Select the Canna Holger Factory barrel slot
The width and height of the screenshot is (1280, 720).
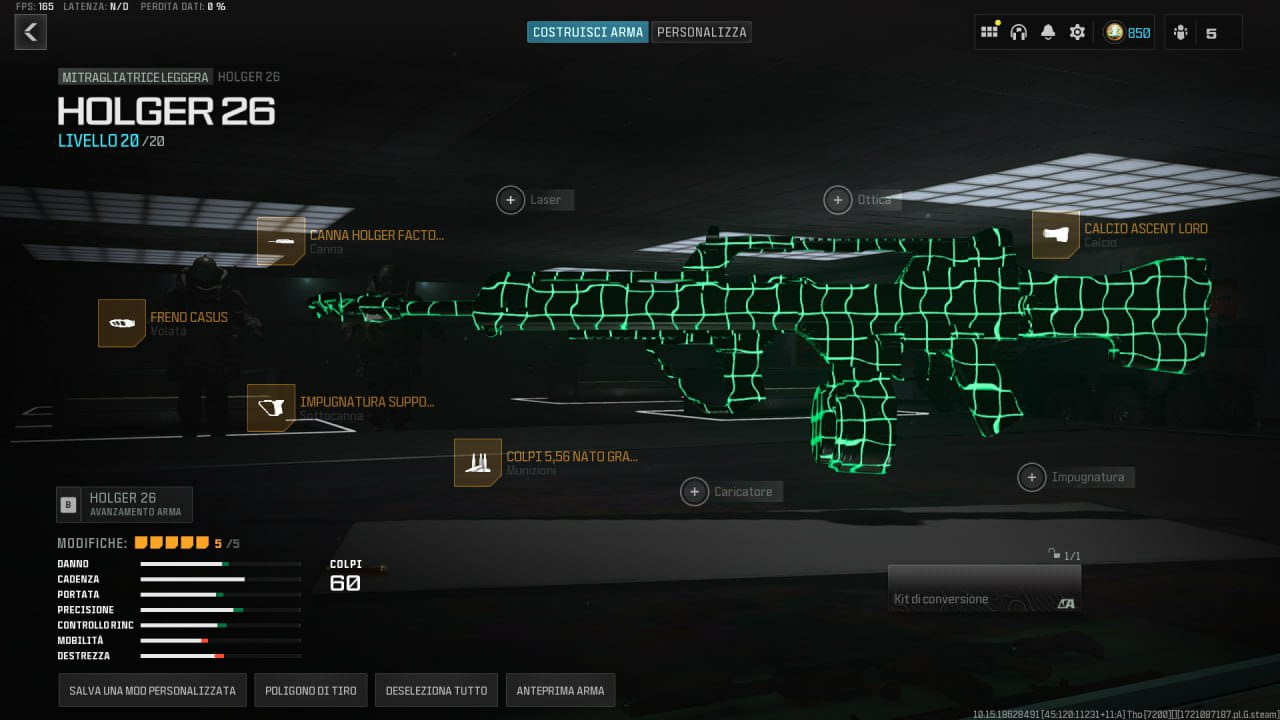(281, 241)
